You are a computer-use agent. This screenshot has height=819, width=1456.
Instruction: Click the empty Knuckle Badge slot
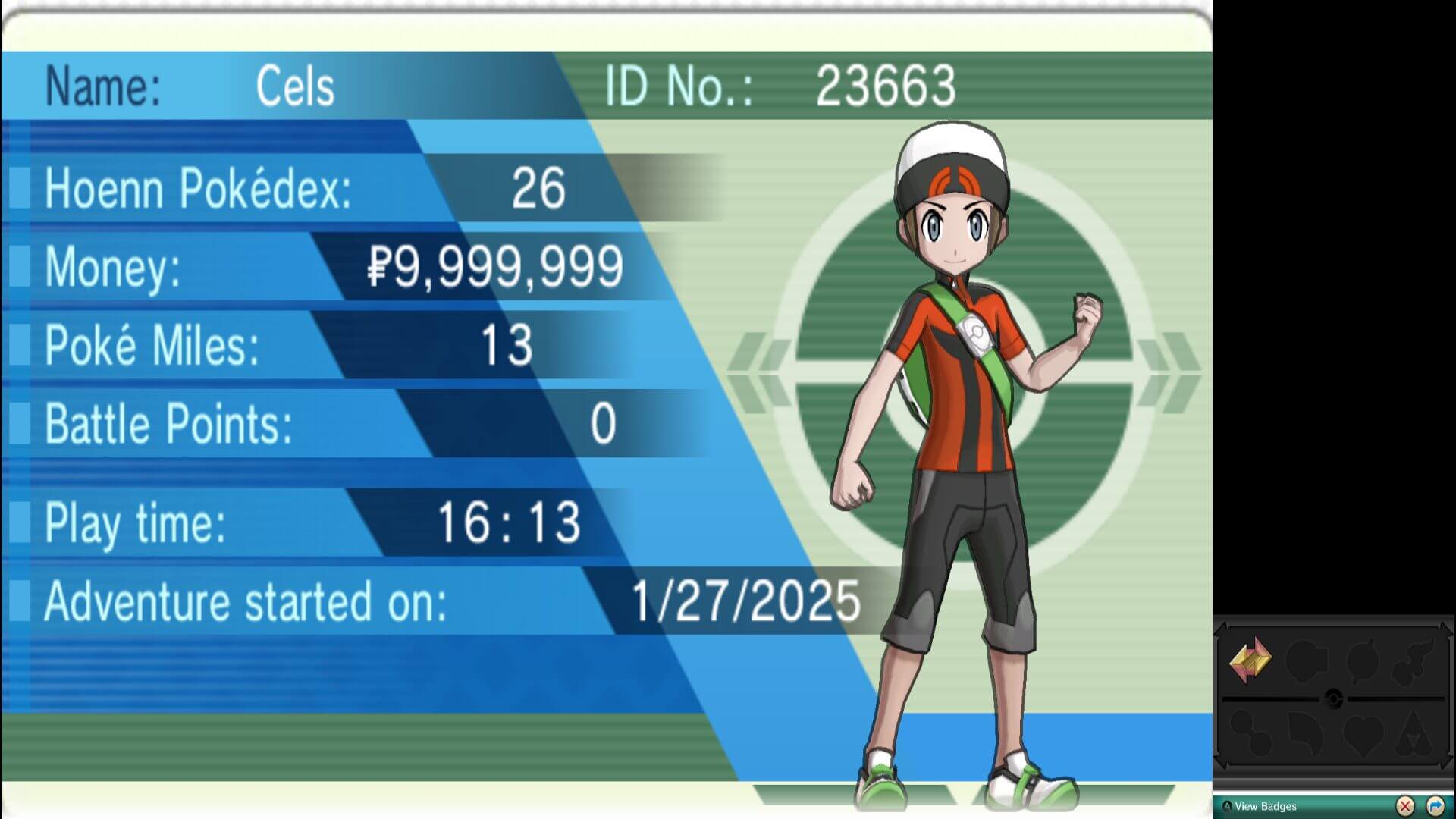click(x=1305, y=661)
